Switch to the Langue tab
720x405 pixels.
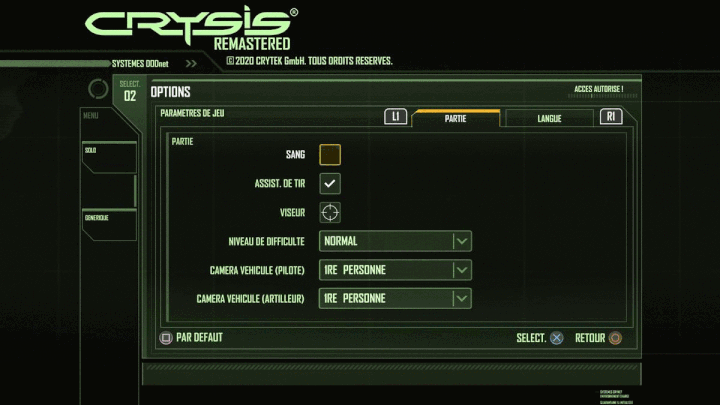point(549,118)
